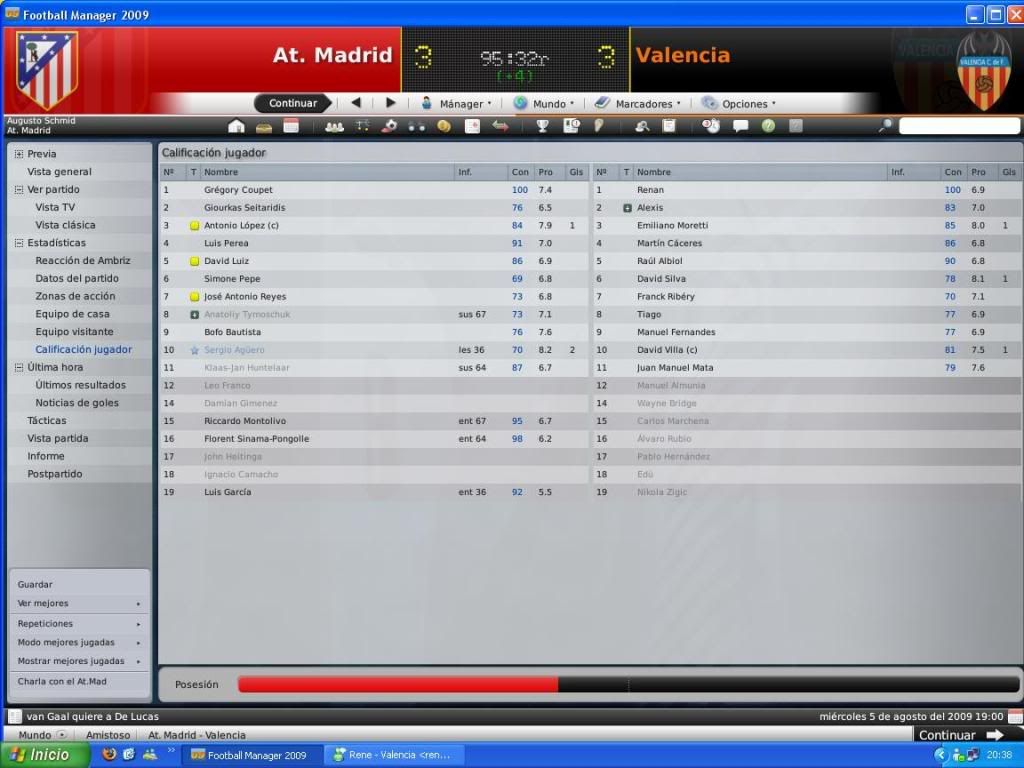Open the Opciones dropdown menu
This screenshot has width=1024, height=768.
click(x=738, y=103)
